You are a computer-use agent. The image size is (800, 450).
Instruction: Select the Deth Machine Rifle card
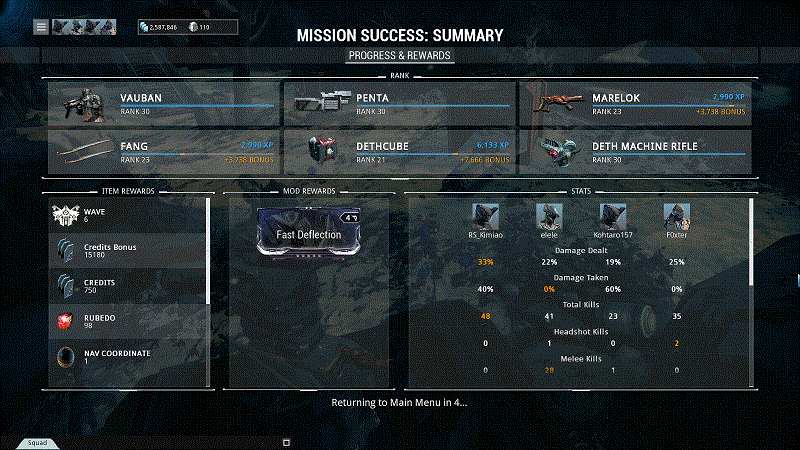635,151
